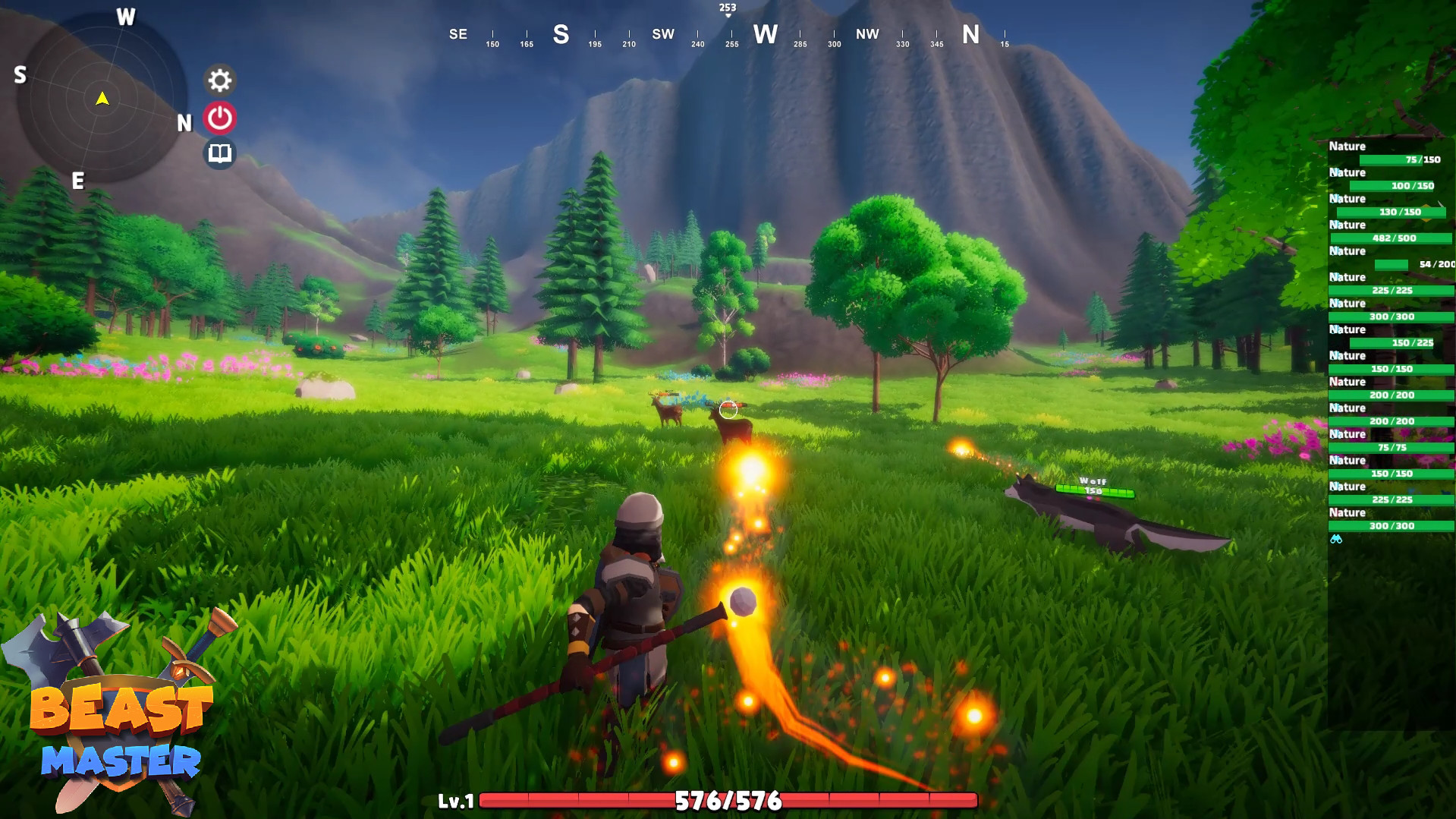This screenshot has width=1456, height=819.
Task: Toggle the last Nature entry showing 300/300
Action: tap(1392, 525)
